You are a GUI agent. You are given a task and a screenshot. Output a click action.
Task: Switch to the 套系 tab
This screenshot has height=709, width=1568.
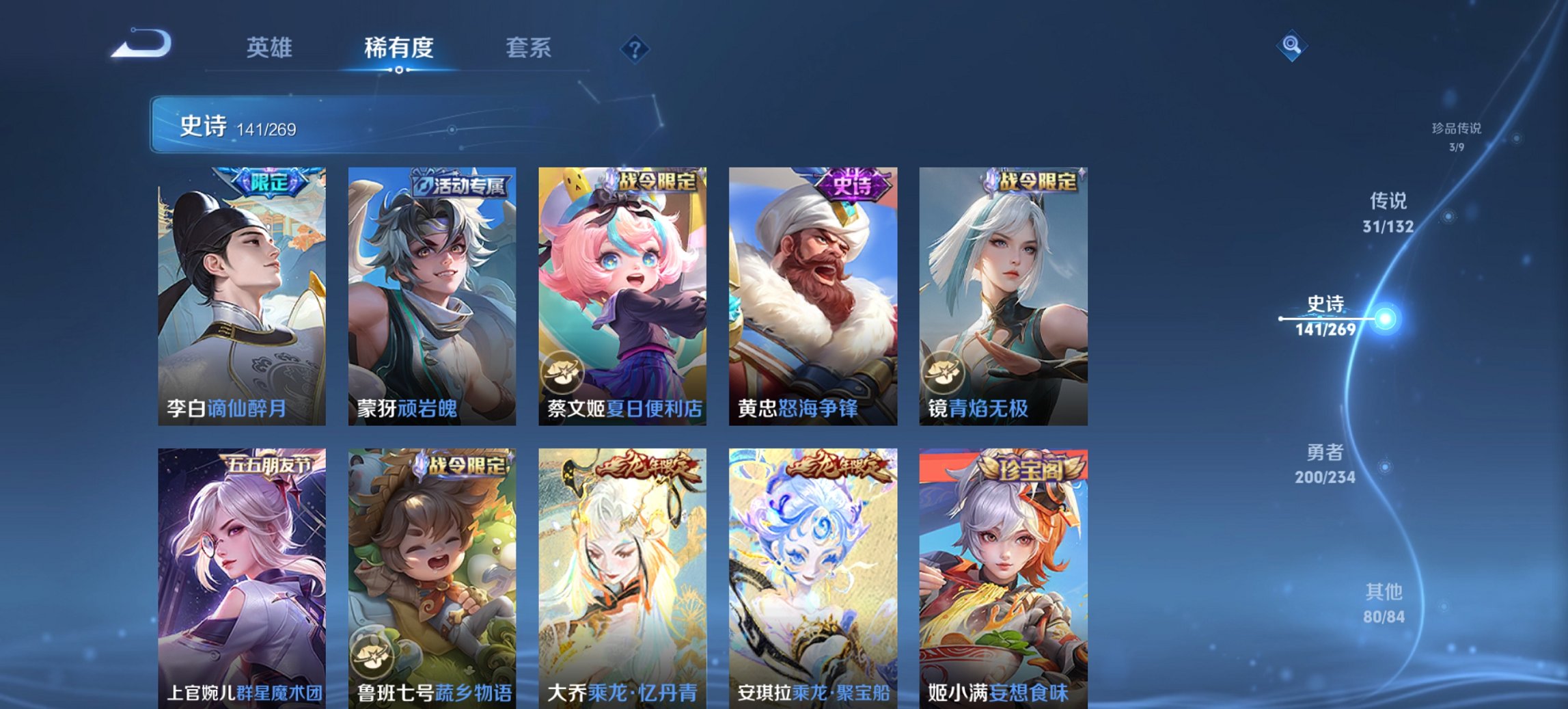[x=529, y=48]
